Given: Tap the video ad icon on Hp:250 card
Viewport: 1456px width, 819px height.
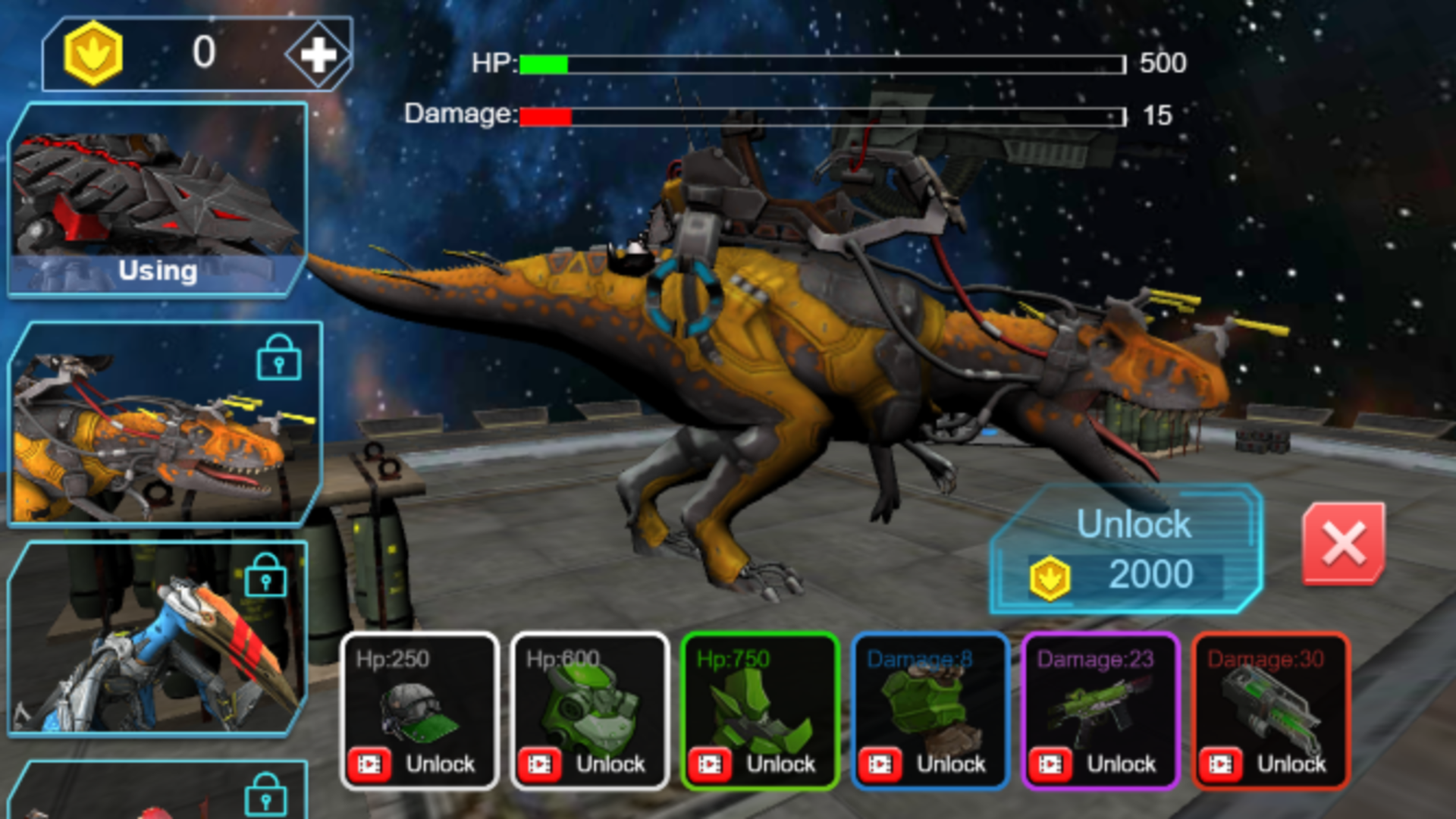Looking at the screenshot, I should point(369,764).
